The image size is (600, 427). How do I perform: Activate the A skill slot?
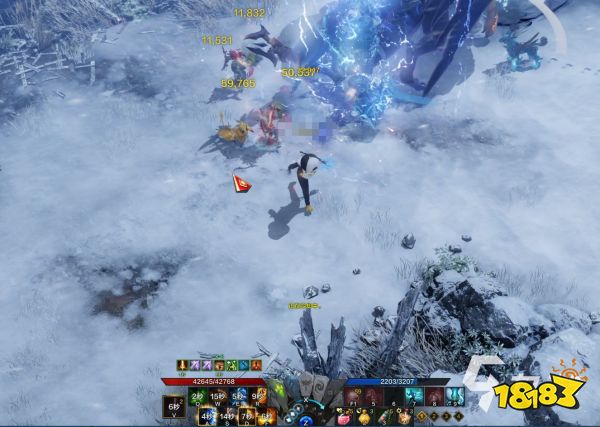[207, 416]
